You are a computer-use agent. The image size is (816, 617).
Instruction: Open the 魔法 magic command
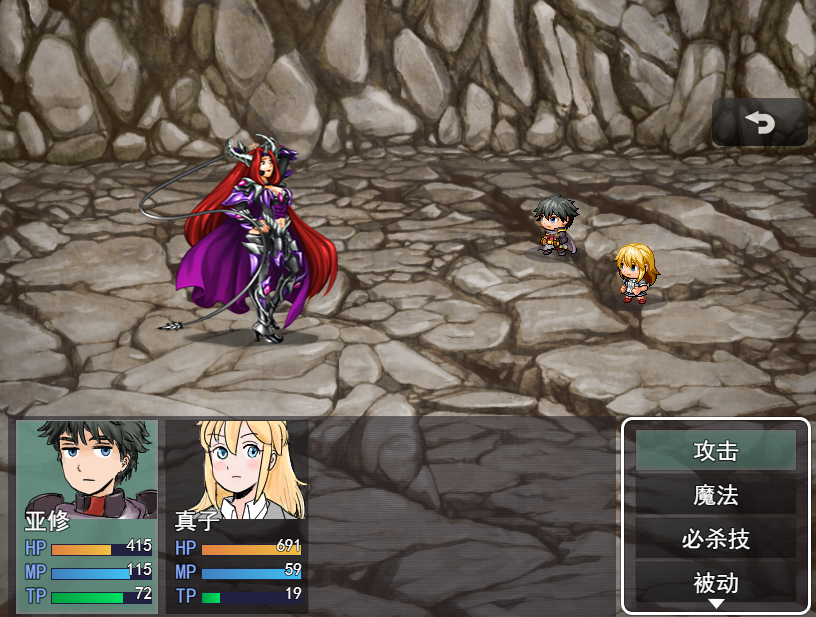pyautogui.click(x=715, y=495)
